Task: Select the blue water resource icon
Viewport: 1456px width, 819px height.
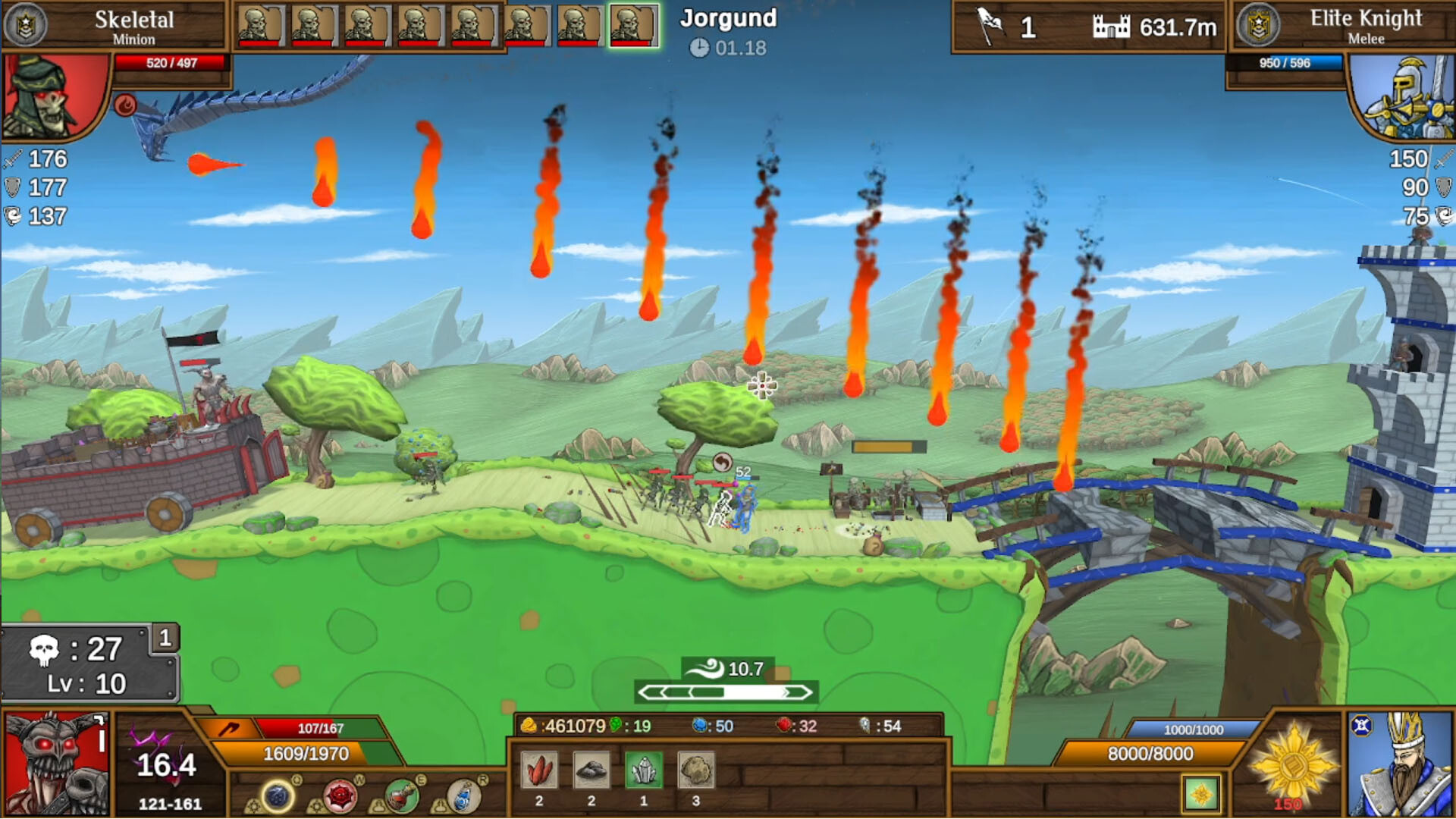Action: [701, 726]
